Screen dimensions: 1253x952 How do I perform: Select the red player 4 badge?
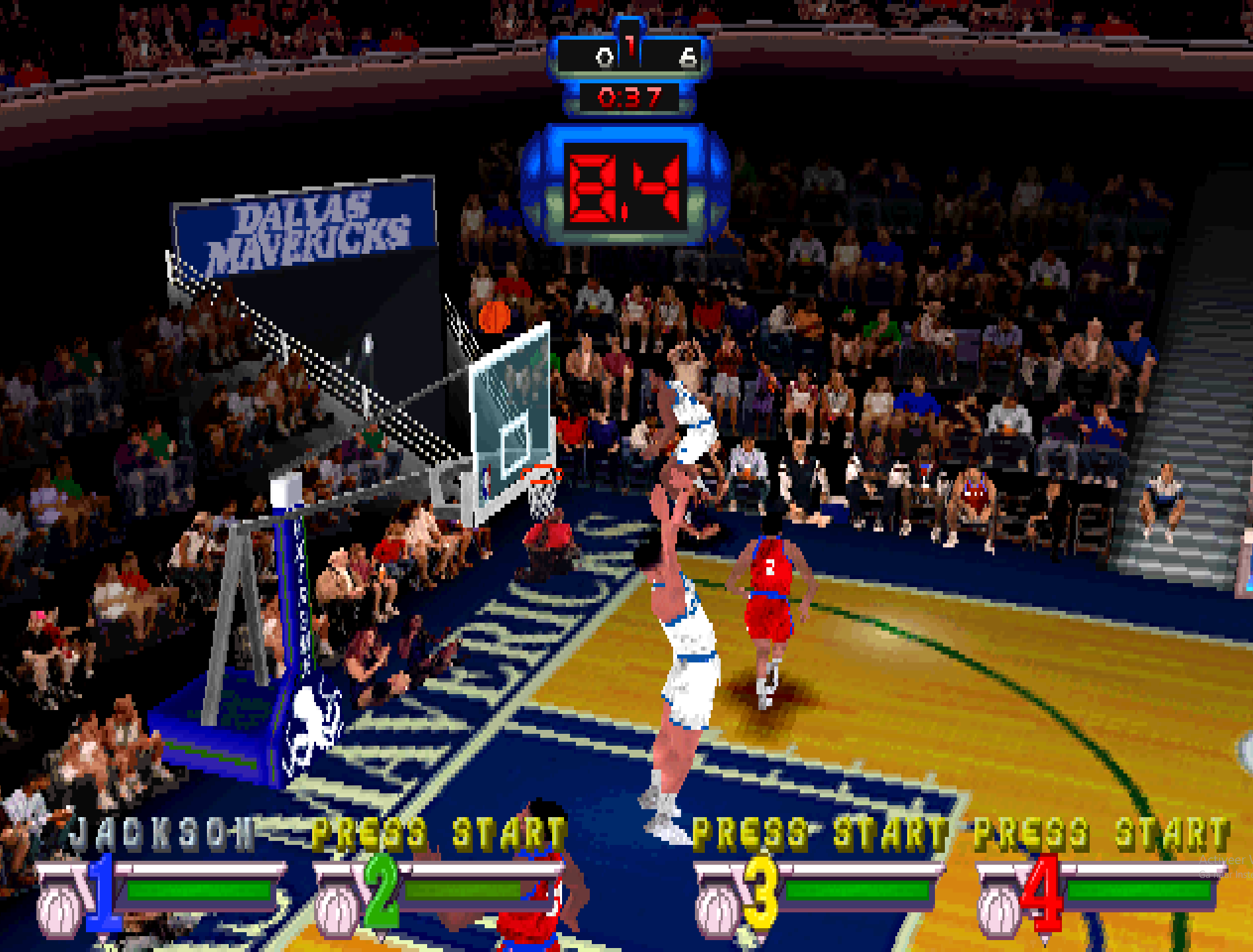click(1041, 892)
